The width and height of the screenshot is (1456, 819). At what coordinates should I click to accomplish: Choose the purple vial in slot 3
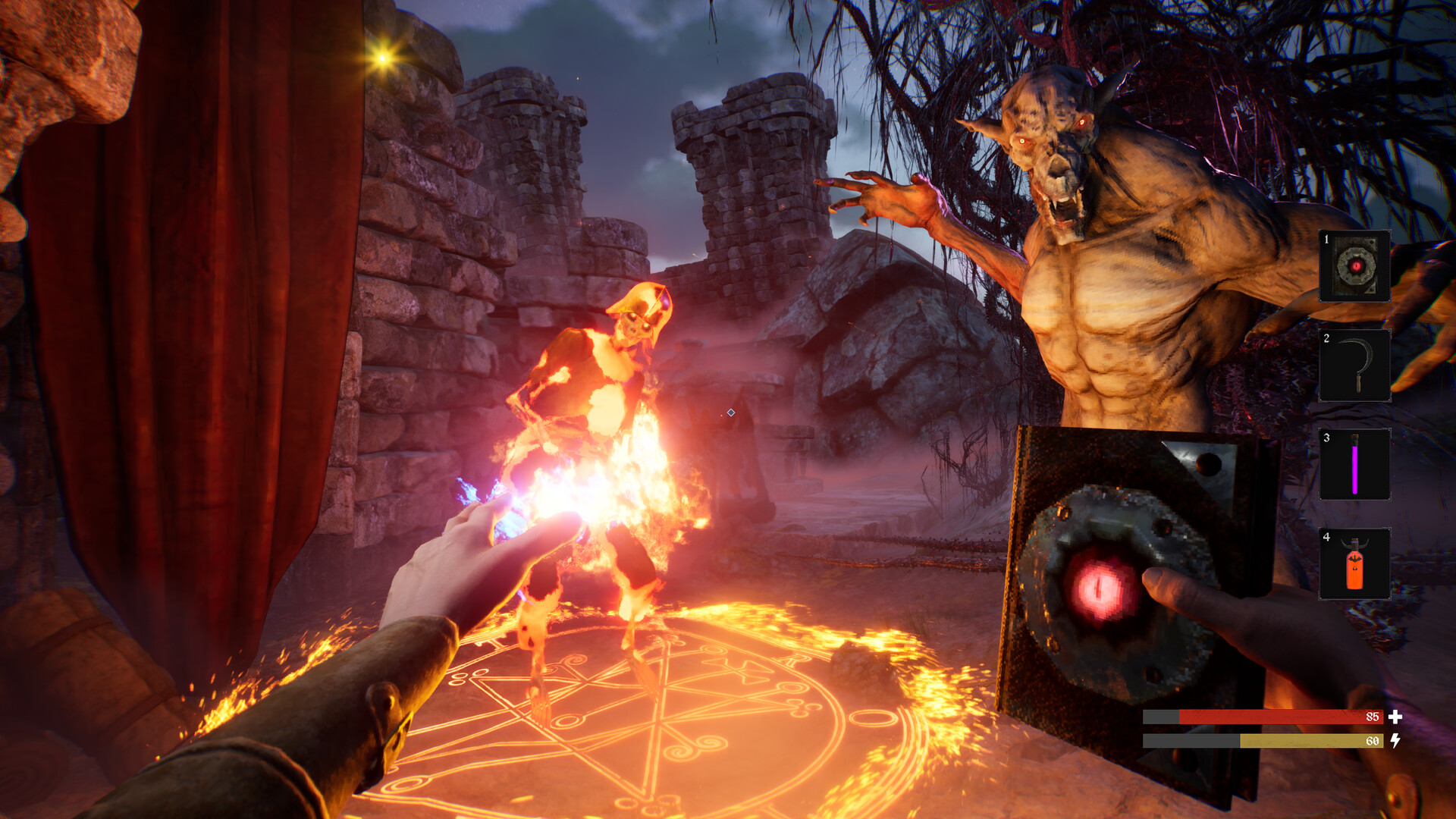1354,465
